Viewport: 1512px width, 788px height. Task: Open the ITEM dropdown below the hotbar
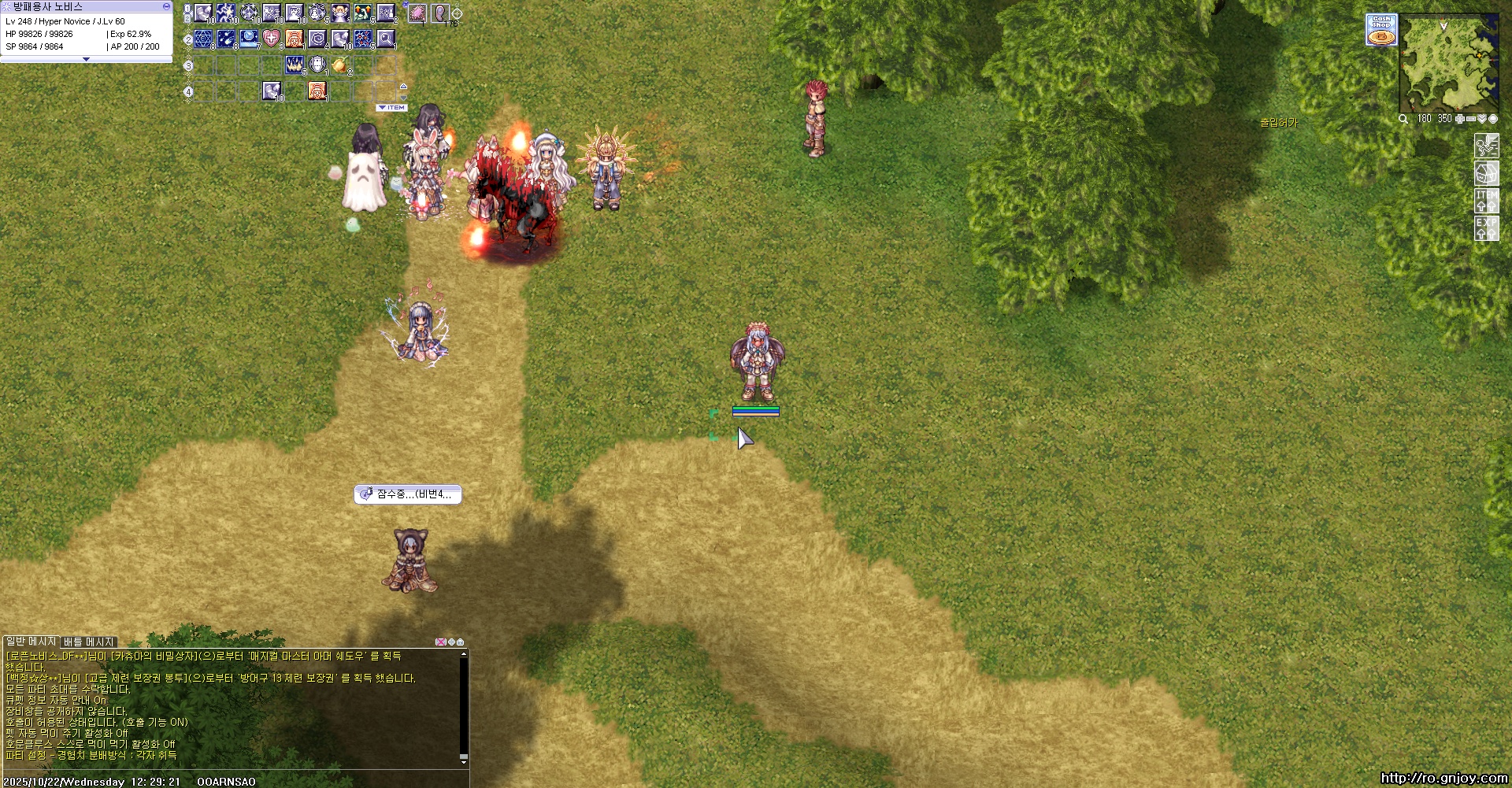tap(391, 108)
